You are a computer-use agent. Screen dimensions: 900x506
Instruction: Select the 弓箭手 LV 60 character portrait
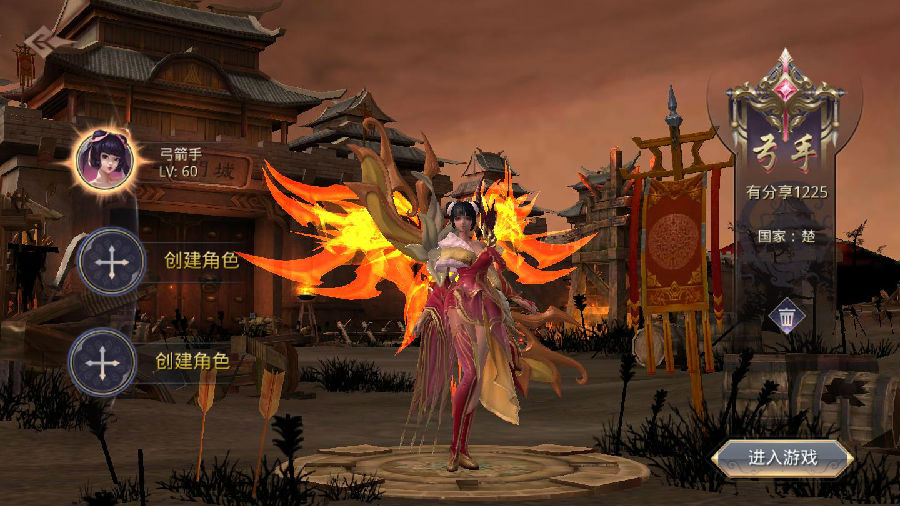(105, 160)
